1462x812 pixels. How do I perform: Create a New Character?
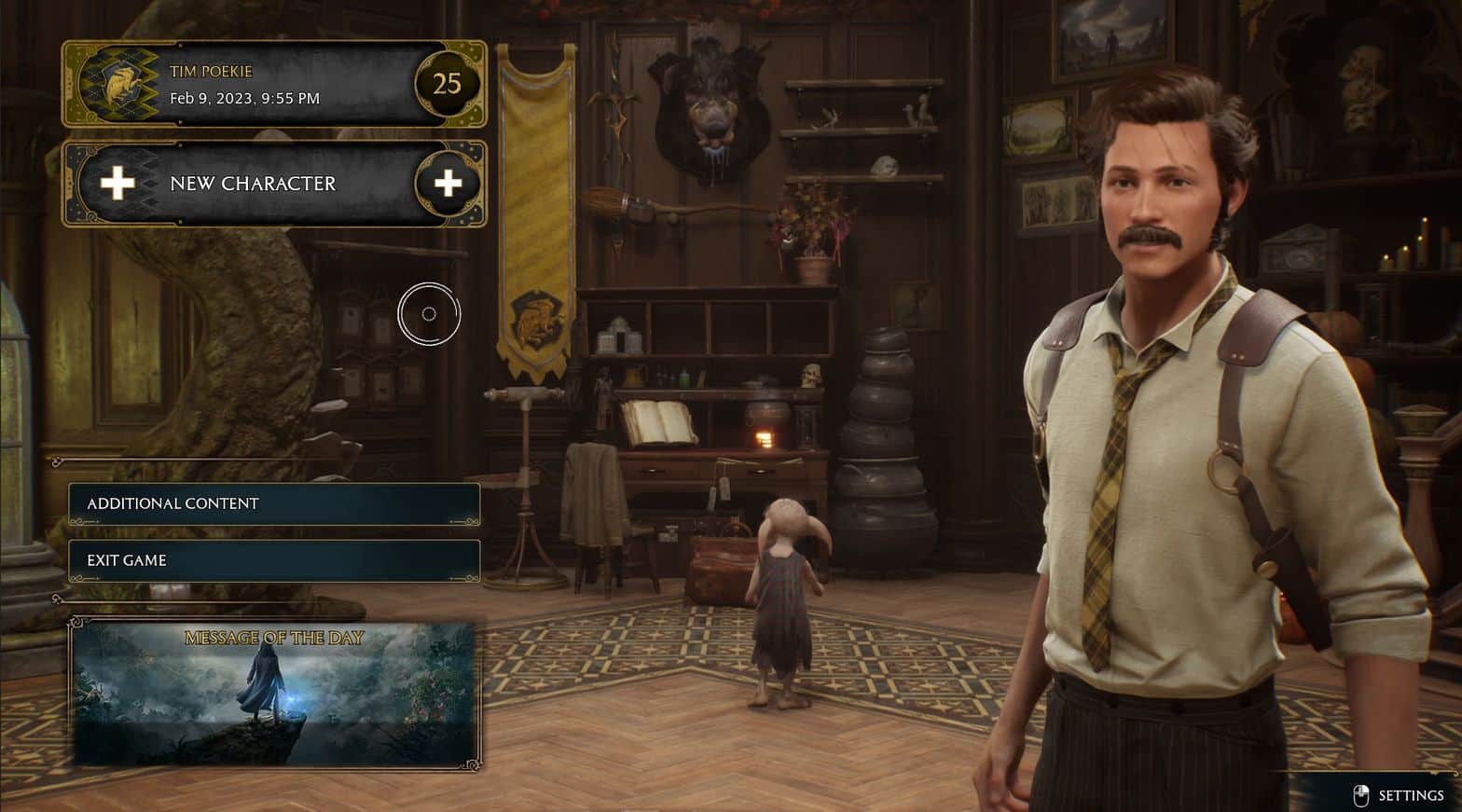(273, 184)
